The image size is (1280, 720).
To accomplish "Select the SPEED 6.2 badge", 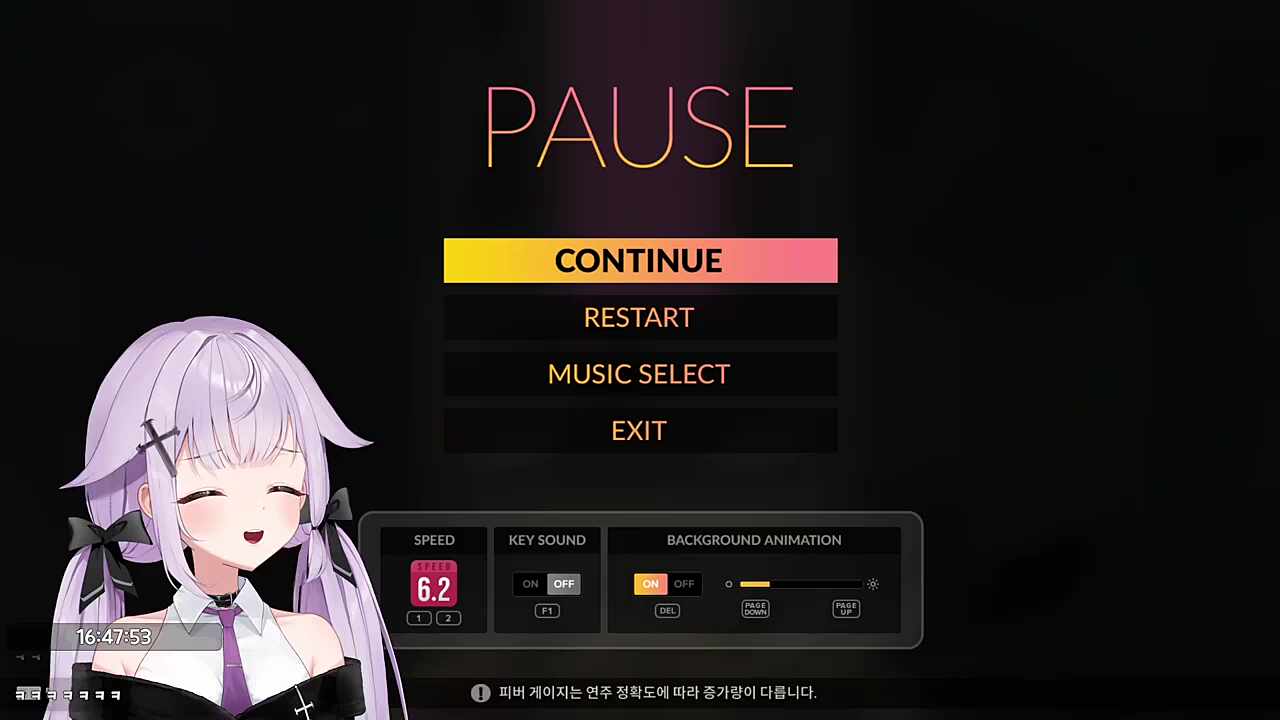I will click(434, 587).
